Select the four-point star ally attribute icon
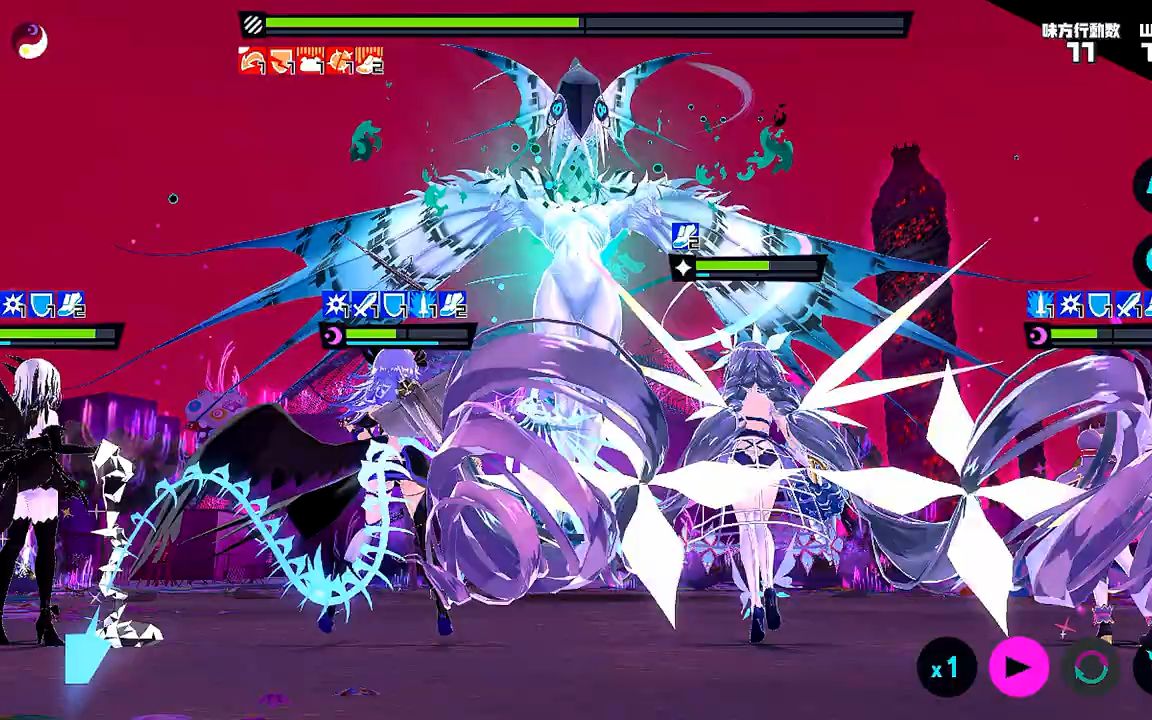Viewport: 1152px width, 720px height. [x=684, y=268]
